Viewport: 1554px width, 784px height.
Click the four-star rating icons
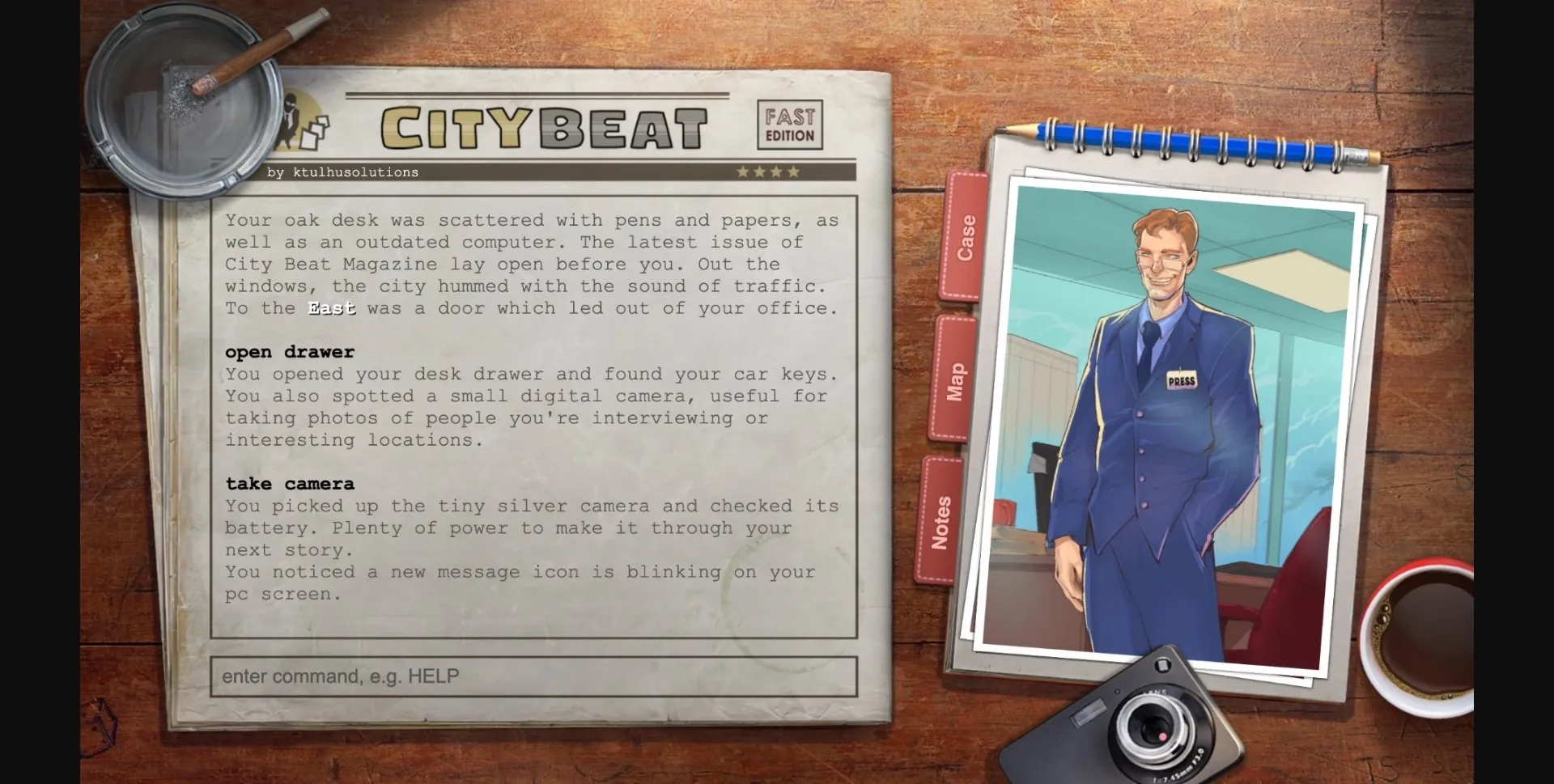click(767, 172)
